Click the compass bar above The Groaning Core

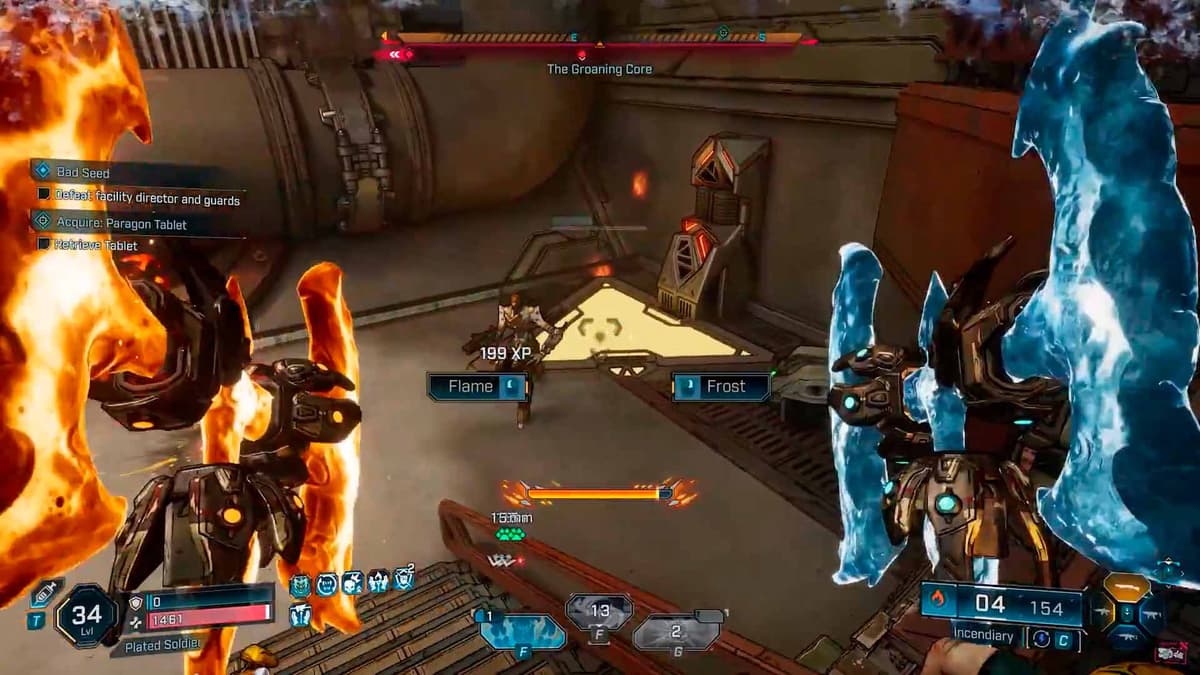[598, 39]
